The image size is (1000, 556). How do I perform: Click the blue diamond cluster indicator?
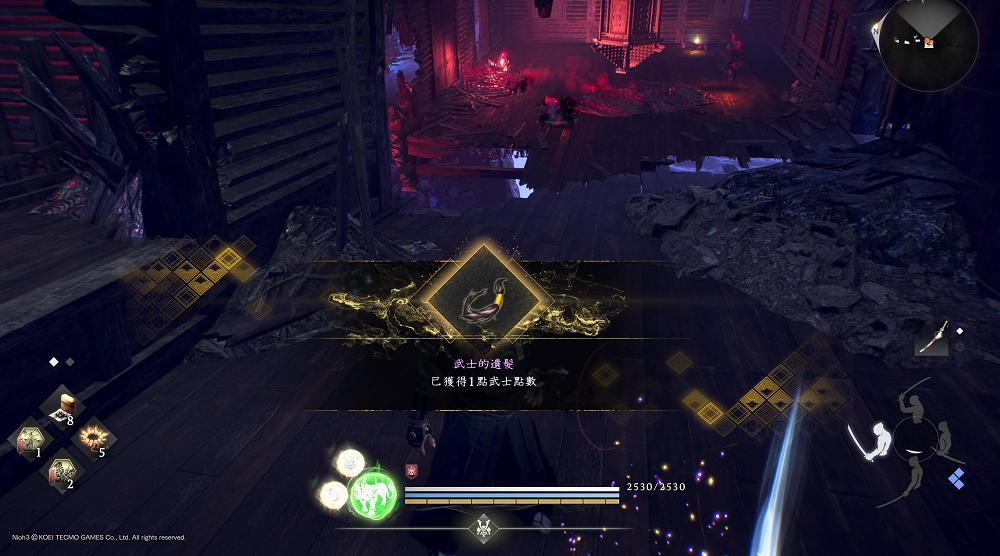click(x=957, y=478)
